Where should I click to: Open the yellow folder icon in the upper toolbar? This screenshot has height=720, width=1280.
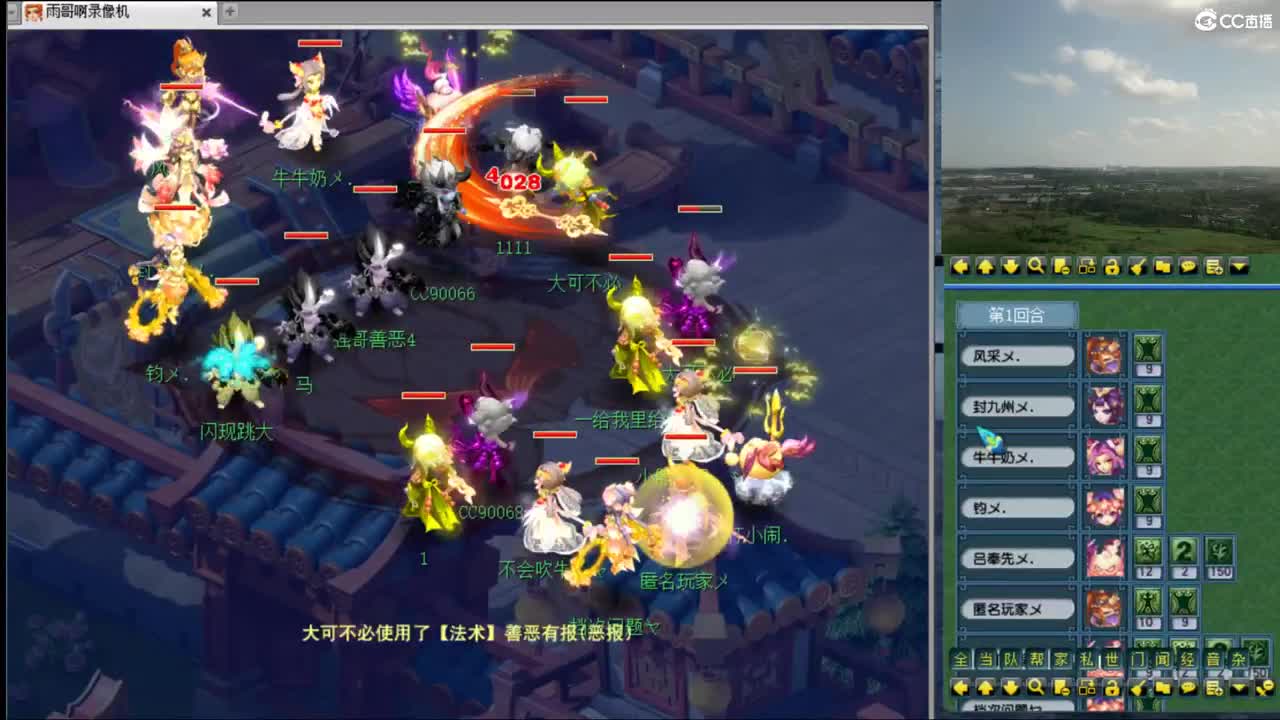click(1163, 265)
